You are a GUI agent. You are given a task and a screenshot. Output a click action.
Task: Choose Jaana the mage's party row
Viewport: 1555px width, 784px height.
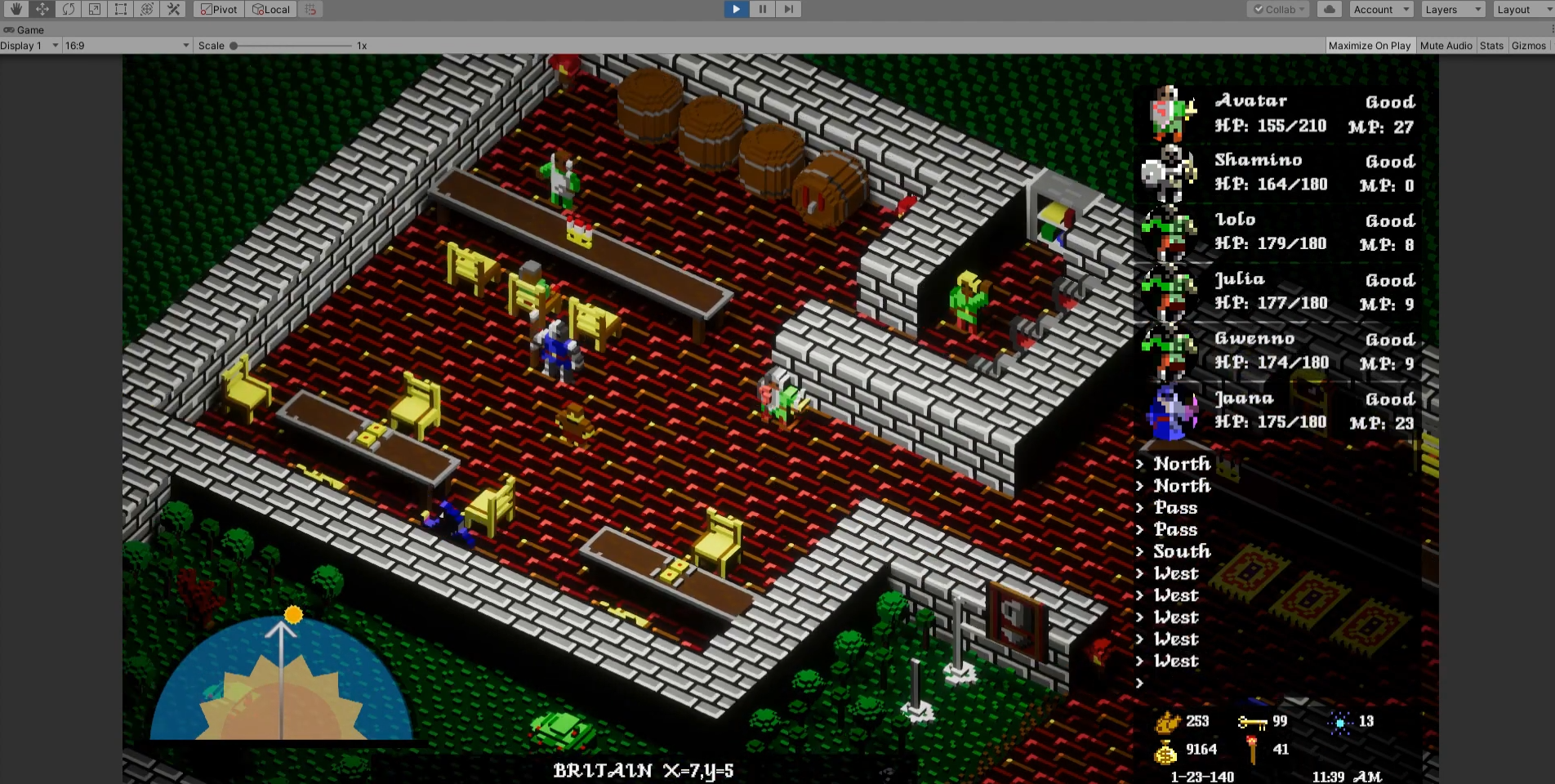click(1279, 411)
